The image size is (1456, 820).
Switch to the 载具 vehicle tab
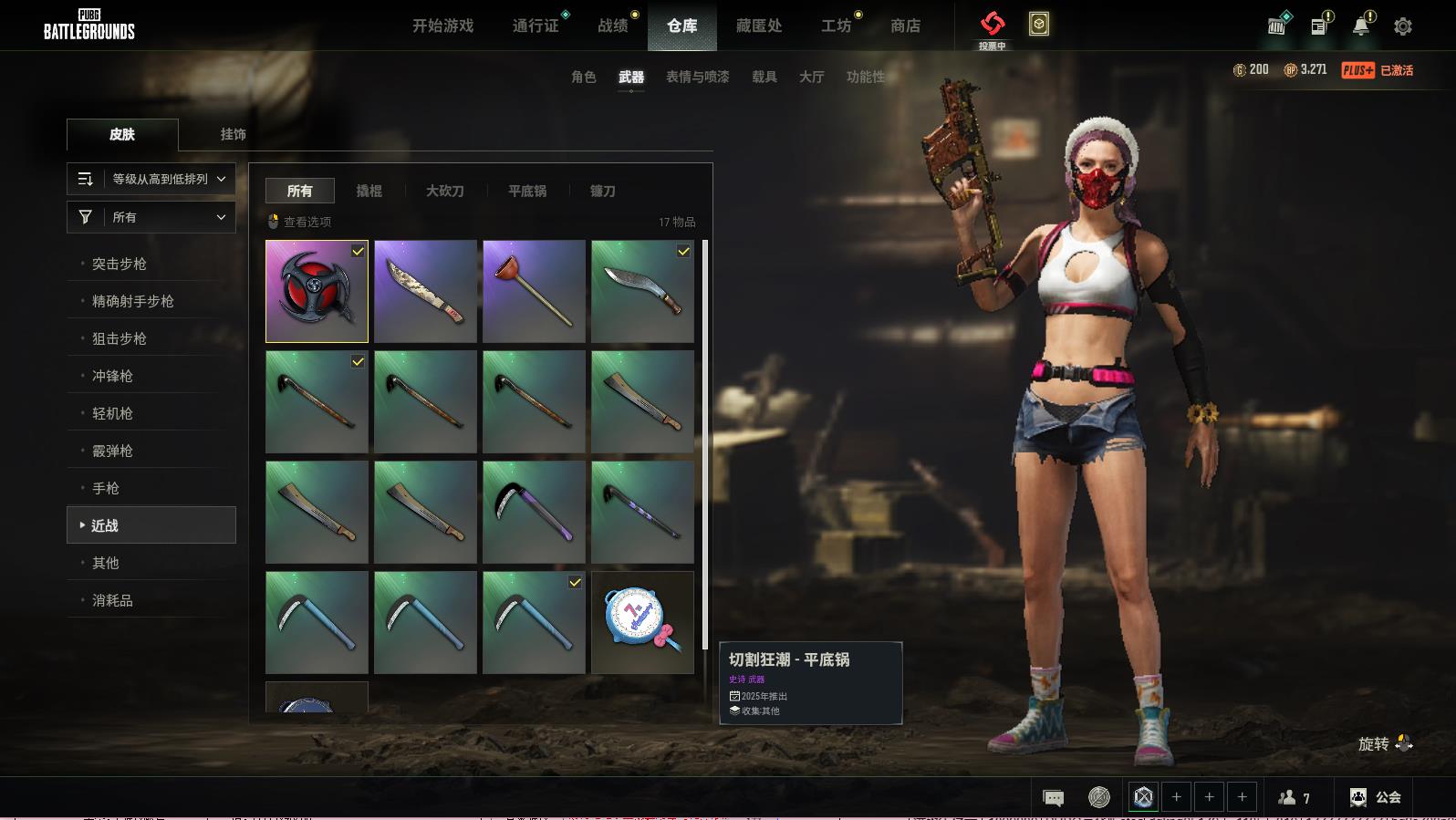[x=764, y=77]
